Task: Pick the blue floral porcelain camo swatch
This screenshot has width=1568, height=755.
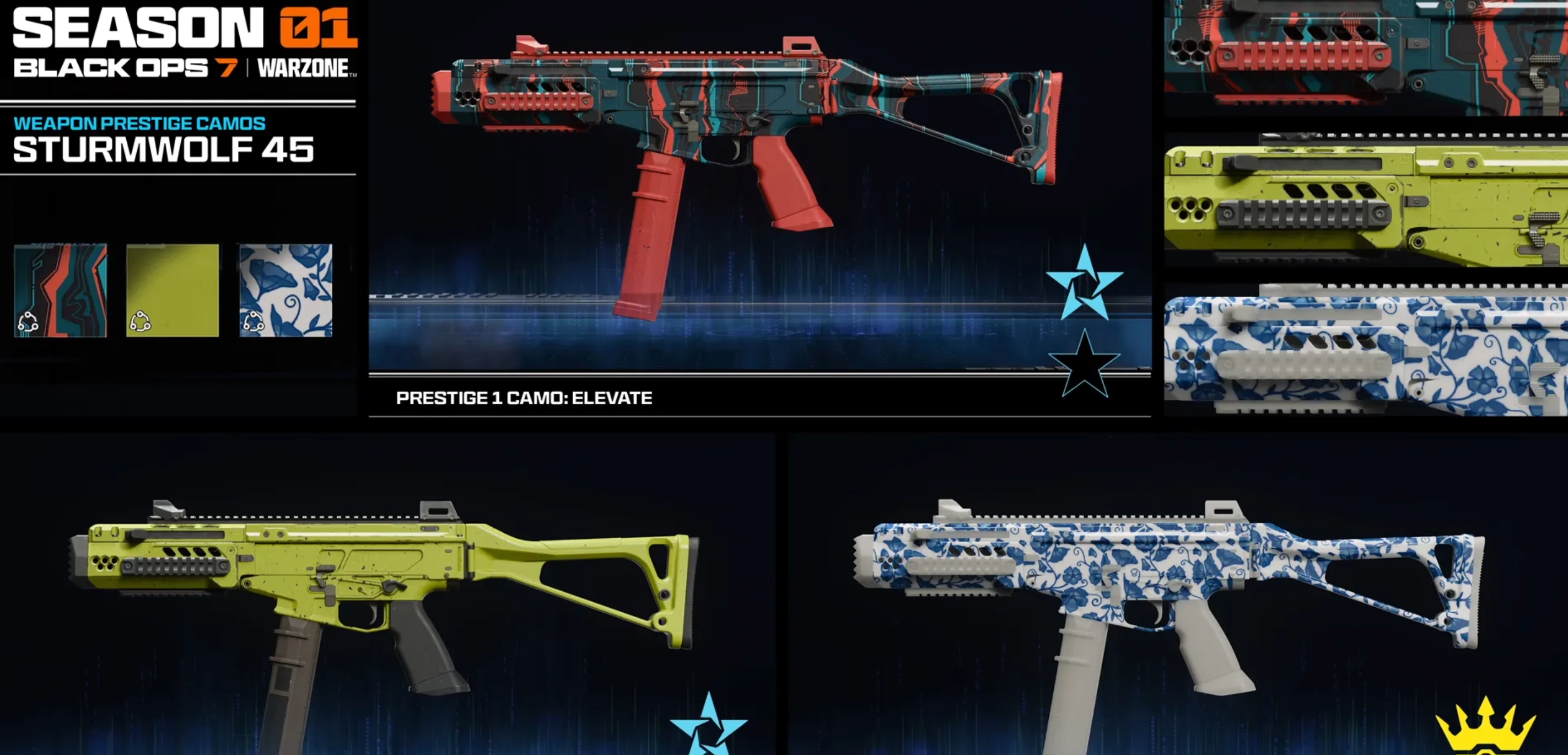Action: tap(285, 291)
